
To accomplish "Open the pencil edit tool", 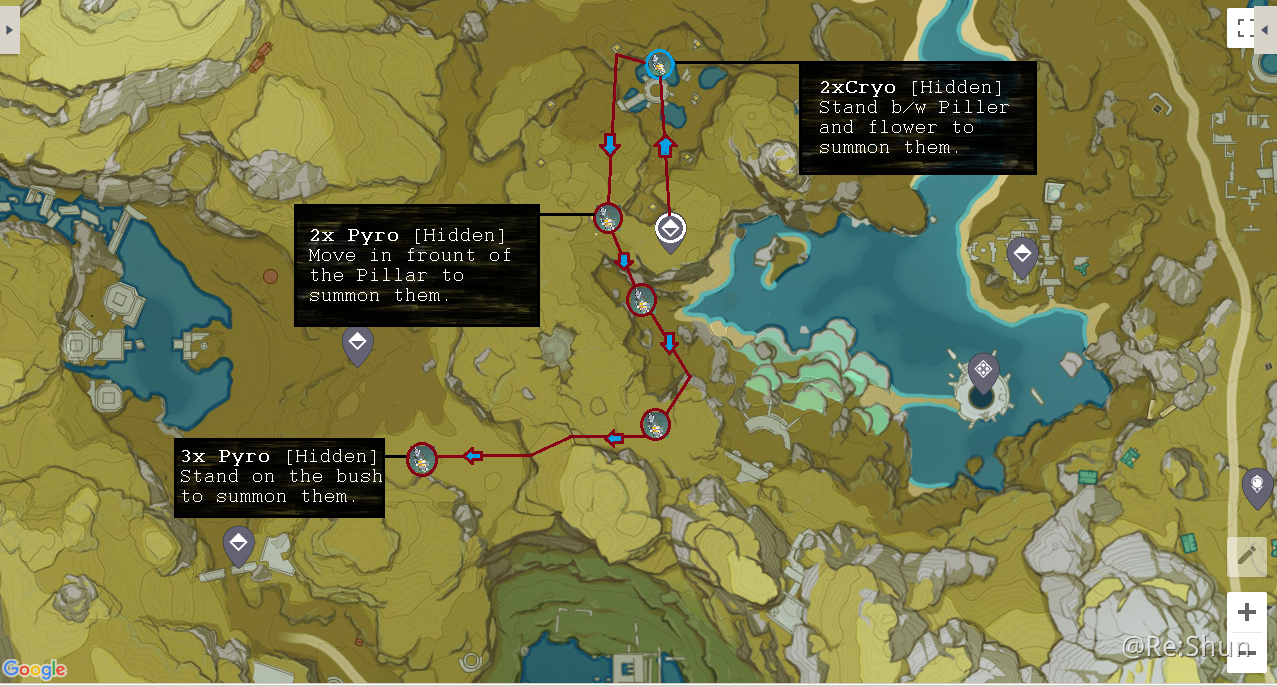I will [1246, 556].
